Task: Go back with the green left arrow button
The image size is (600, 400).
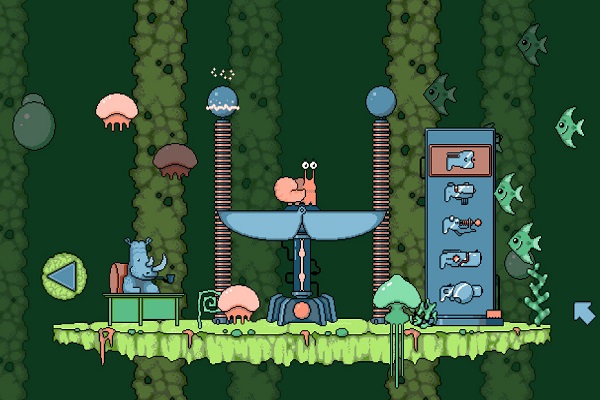Action: [61, 274]
